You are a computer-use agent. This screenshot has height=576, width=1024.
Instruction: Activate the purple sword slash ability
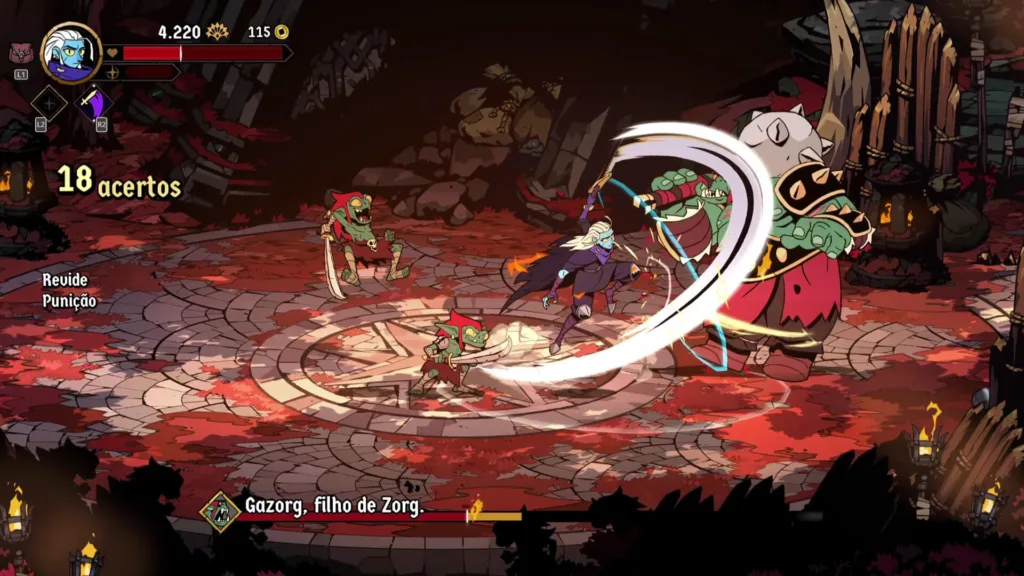[x=96, y=102]
